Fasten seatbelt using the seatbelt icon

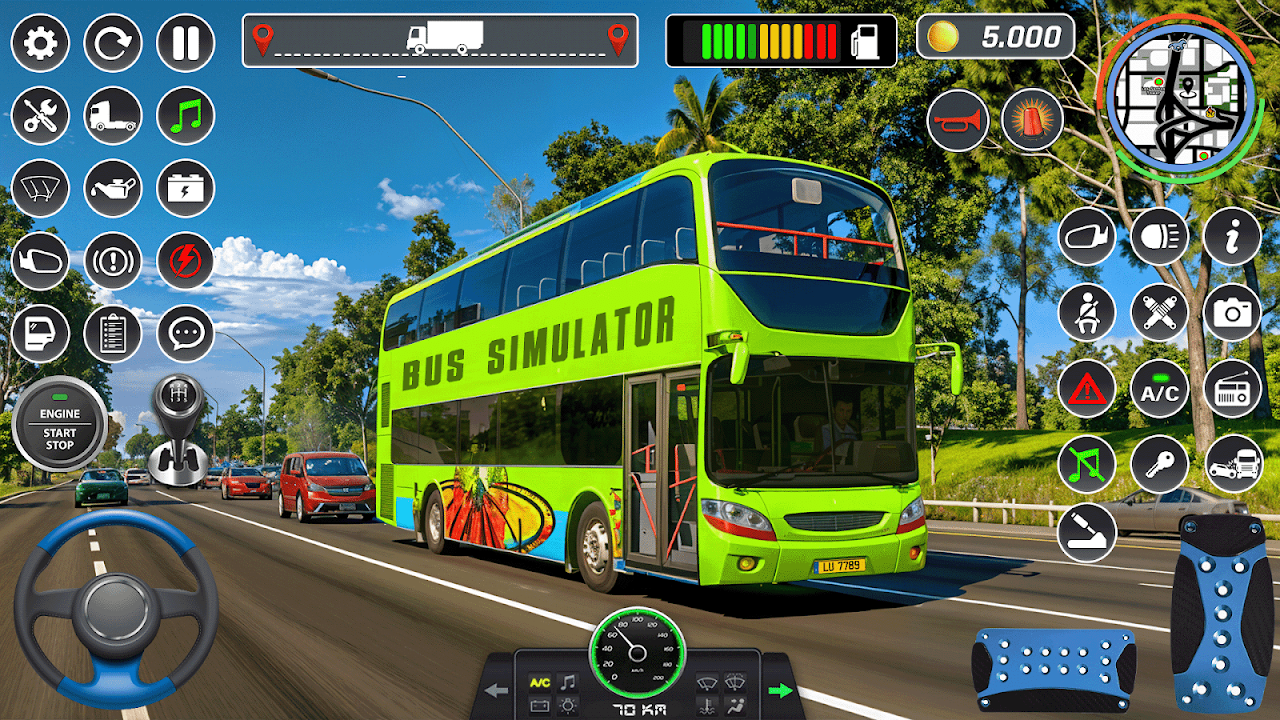pyautogui.click(x=1086, y=312)
